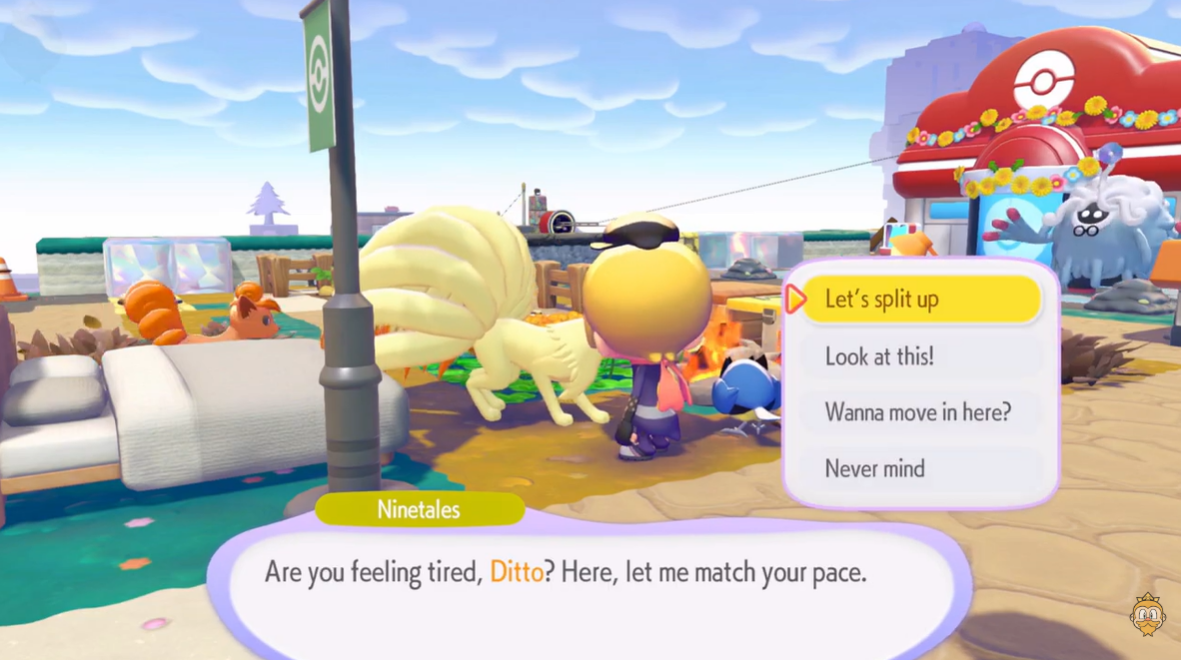Choose the "Let's split up" reply
The image size is (1181, 660).
click(920, 299)
